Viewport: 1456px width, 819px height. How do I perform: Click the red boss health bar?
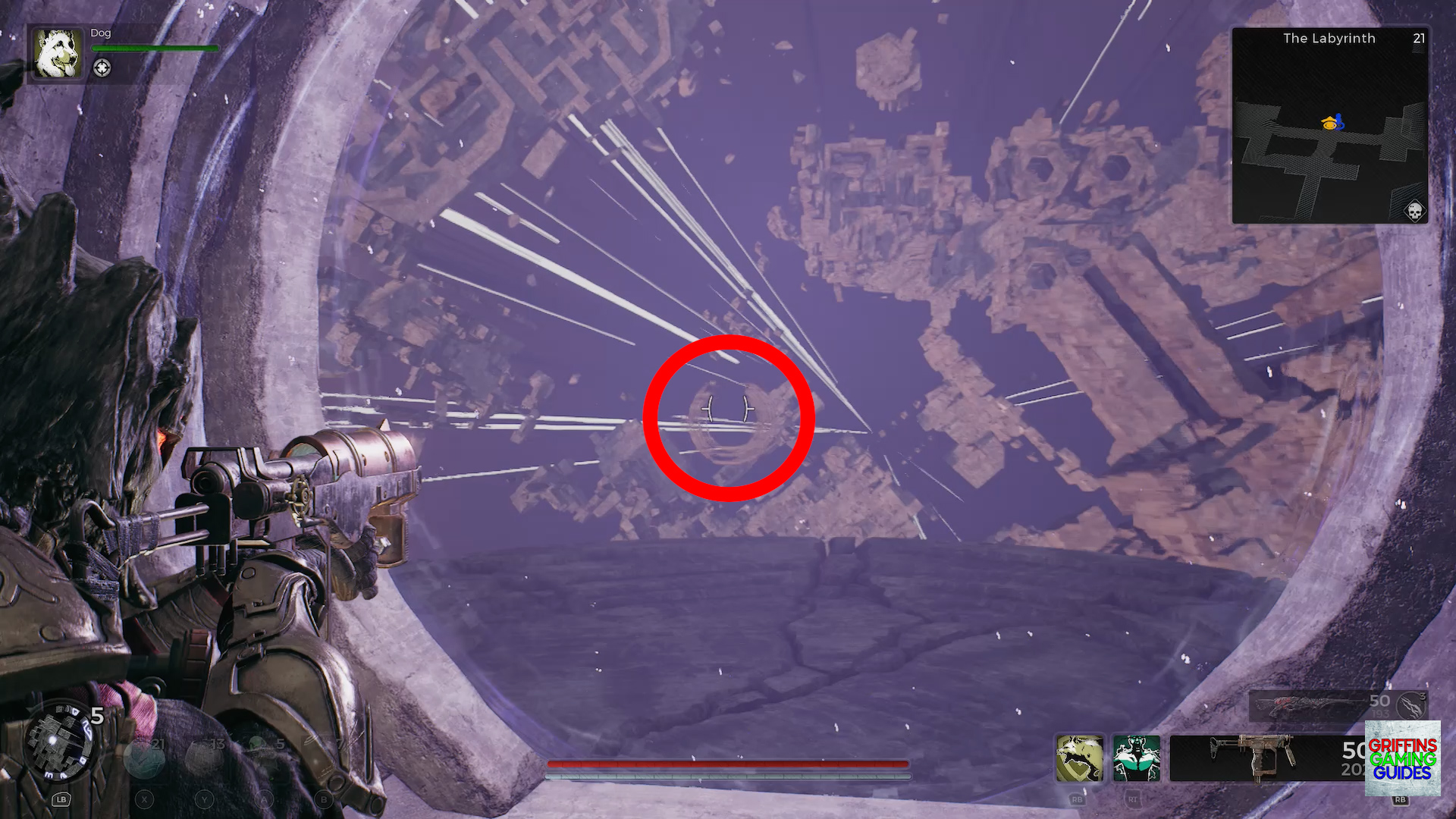pos(728,764)
